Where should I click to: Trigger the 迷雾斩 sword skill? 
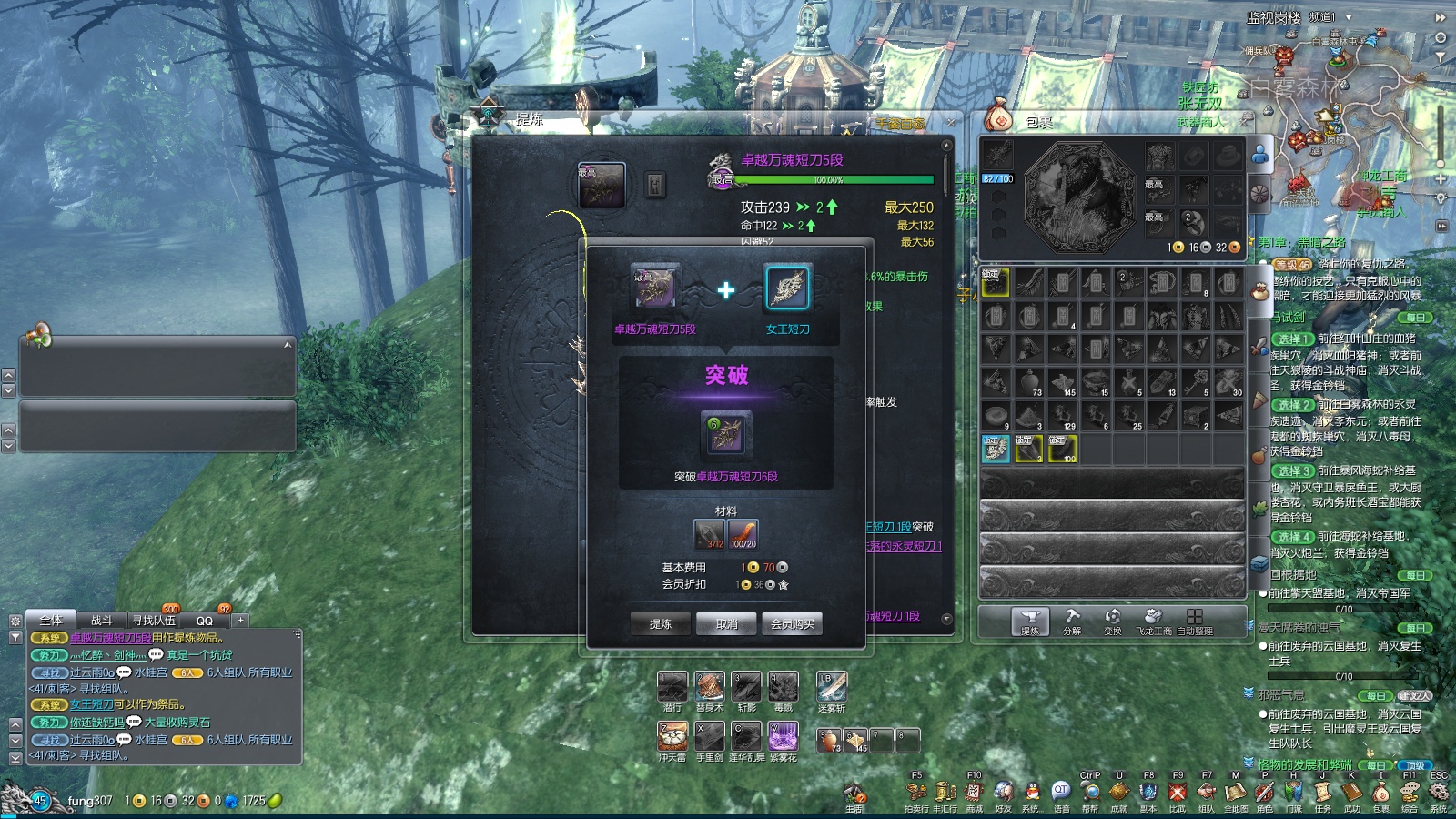(832, 687)
